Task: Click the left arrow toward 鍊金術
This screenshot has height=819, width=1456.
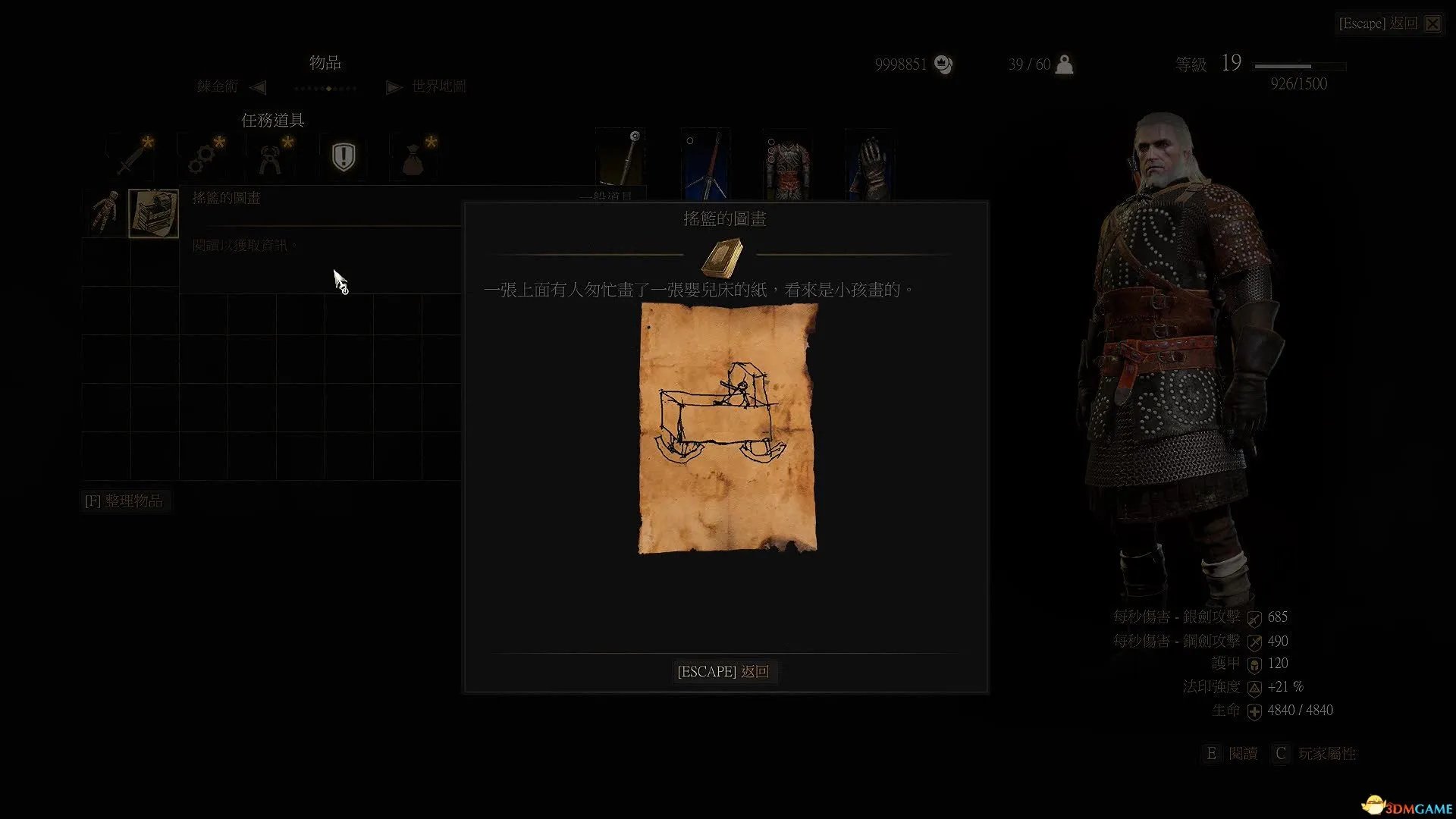Action: pyautogui.click(x=258, y=87)
